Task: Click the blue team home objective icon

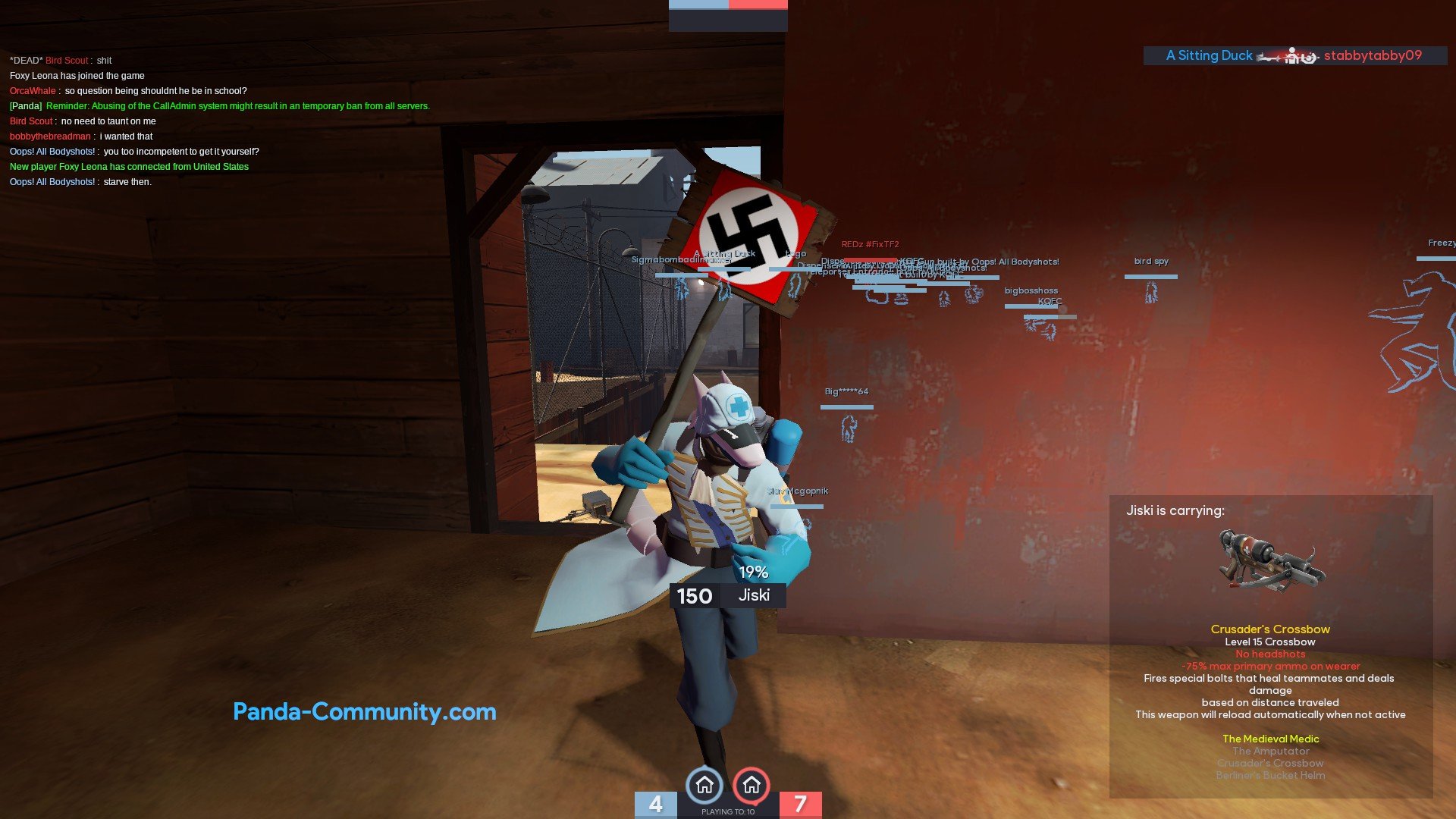Action: (704, 786)
